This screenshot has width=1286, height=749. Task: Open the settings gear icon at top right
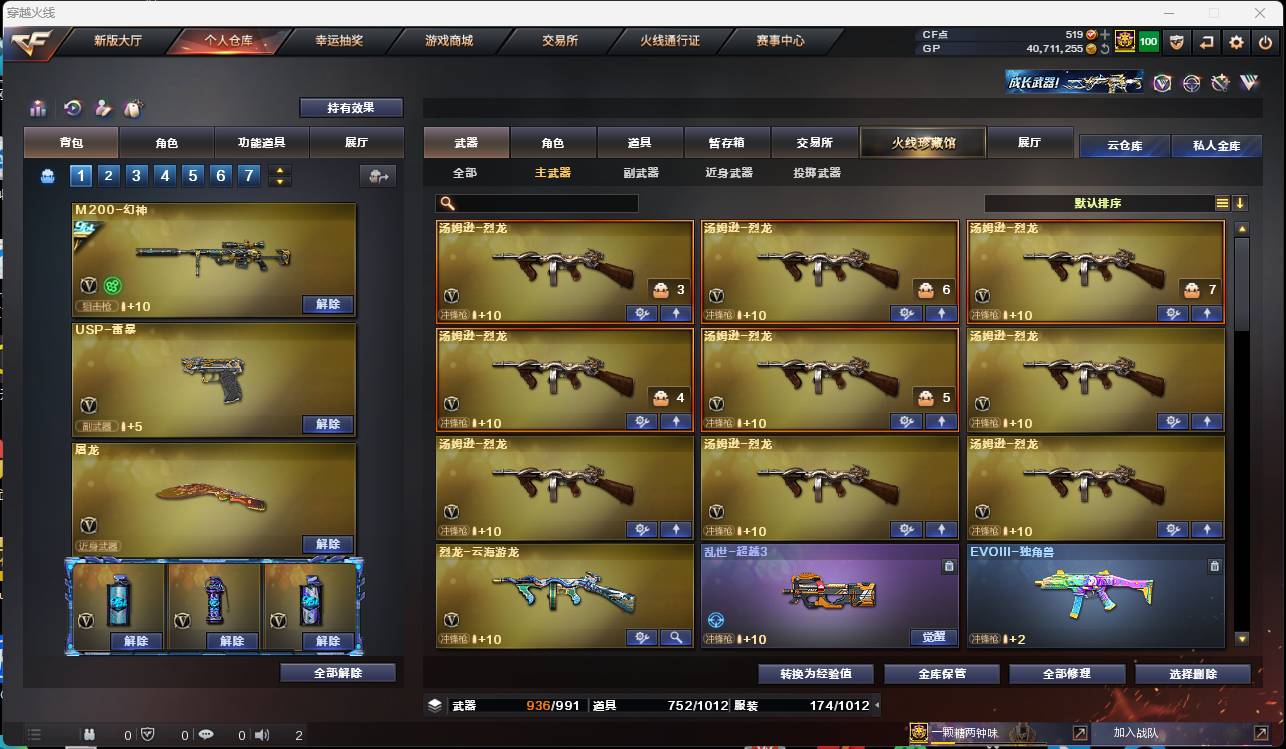pos(1236,42)
